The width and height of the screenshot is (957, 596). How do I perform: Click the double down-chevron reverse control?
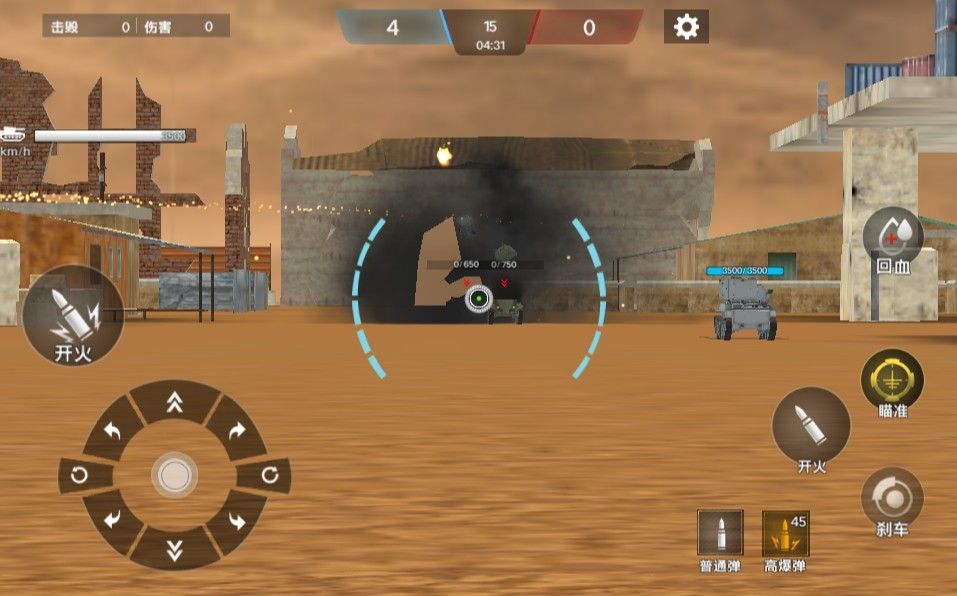175,548
